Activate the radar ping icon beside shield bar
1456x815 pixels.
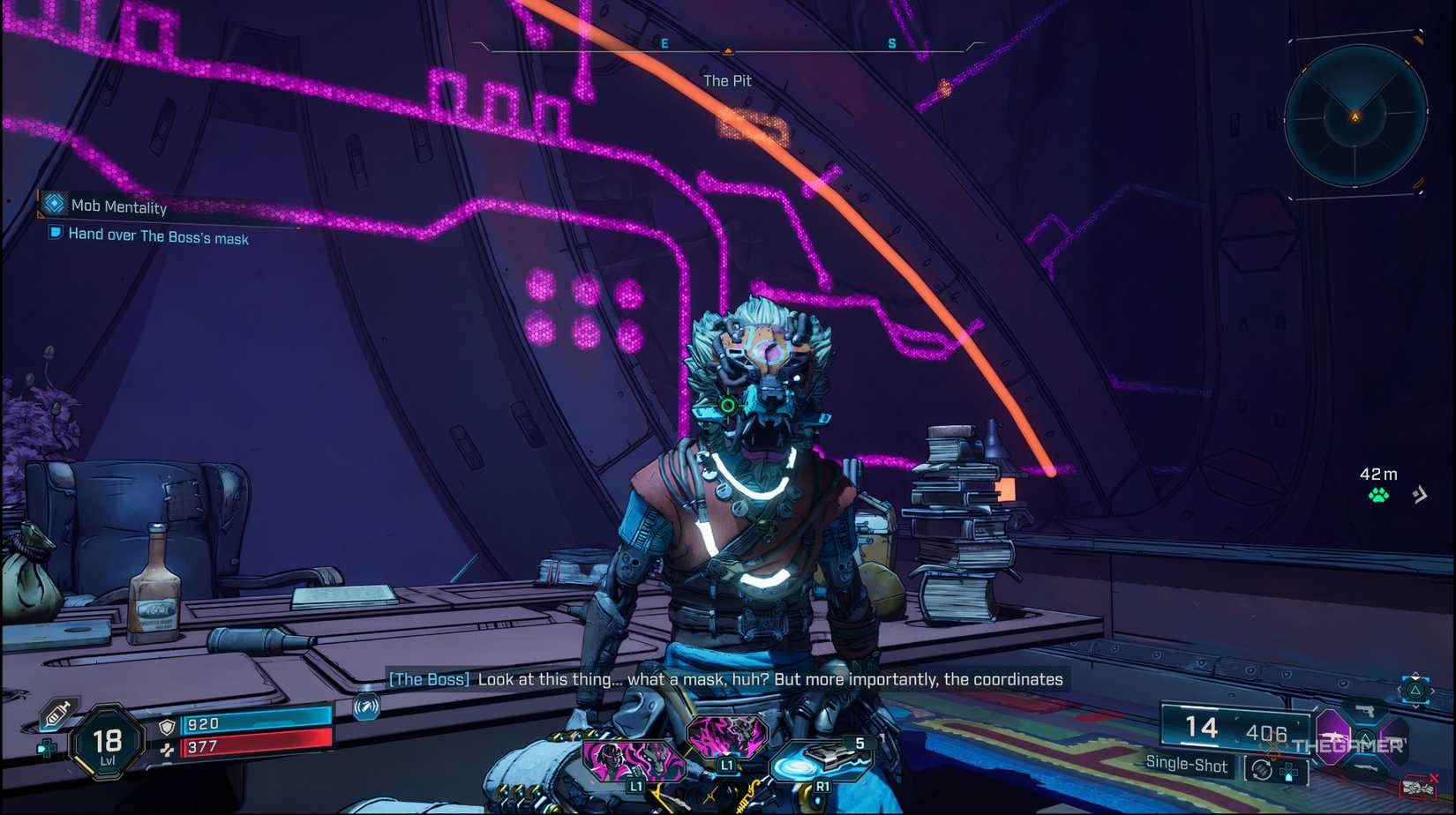click(366, 706)
